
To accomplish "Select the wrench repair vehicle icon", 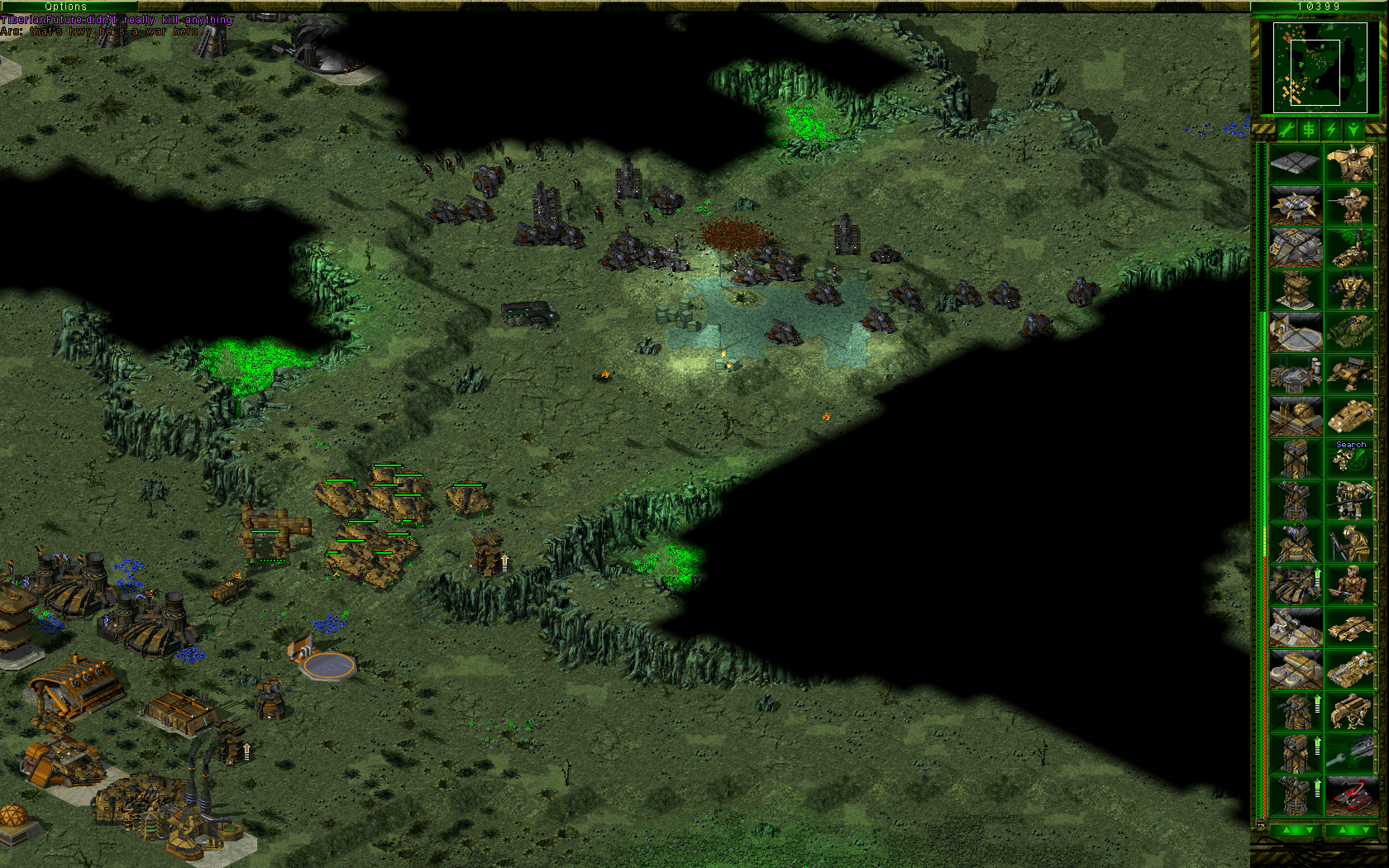I will (1350, 753).
